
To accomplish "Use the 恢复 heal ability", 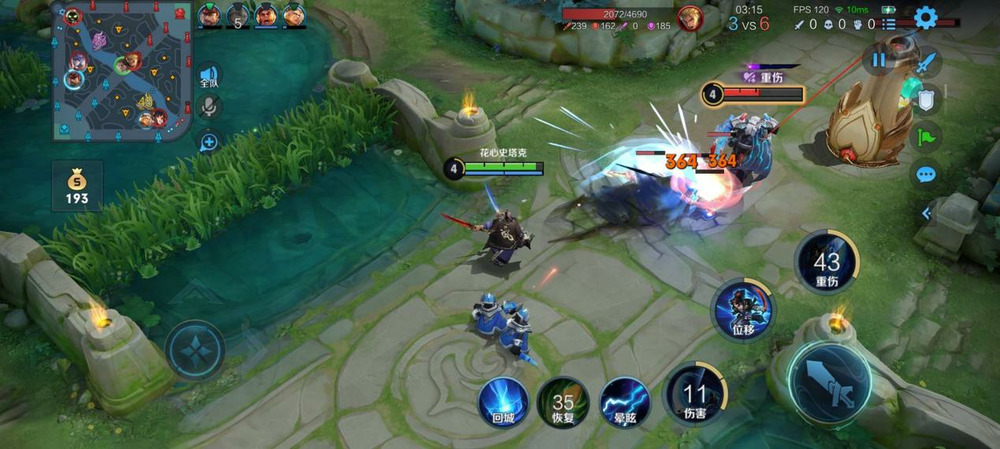I will coord(563,402).
